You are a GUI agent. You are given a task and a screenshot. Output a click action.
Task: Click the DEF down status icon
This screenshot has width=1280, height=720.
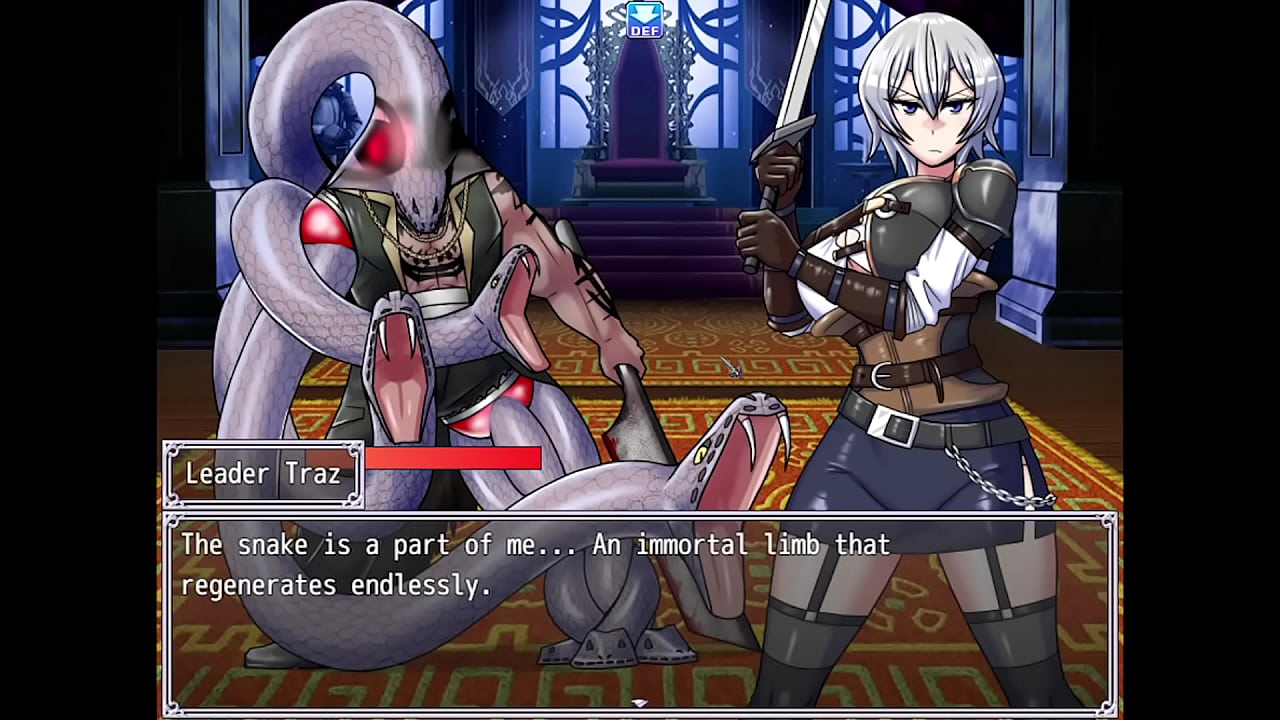point(644,20)
